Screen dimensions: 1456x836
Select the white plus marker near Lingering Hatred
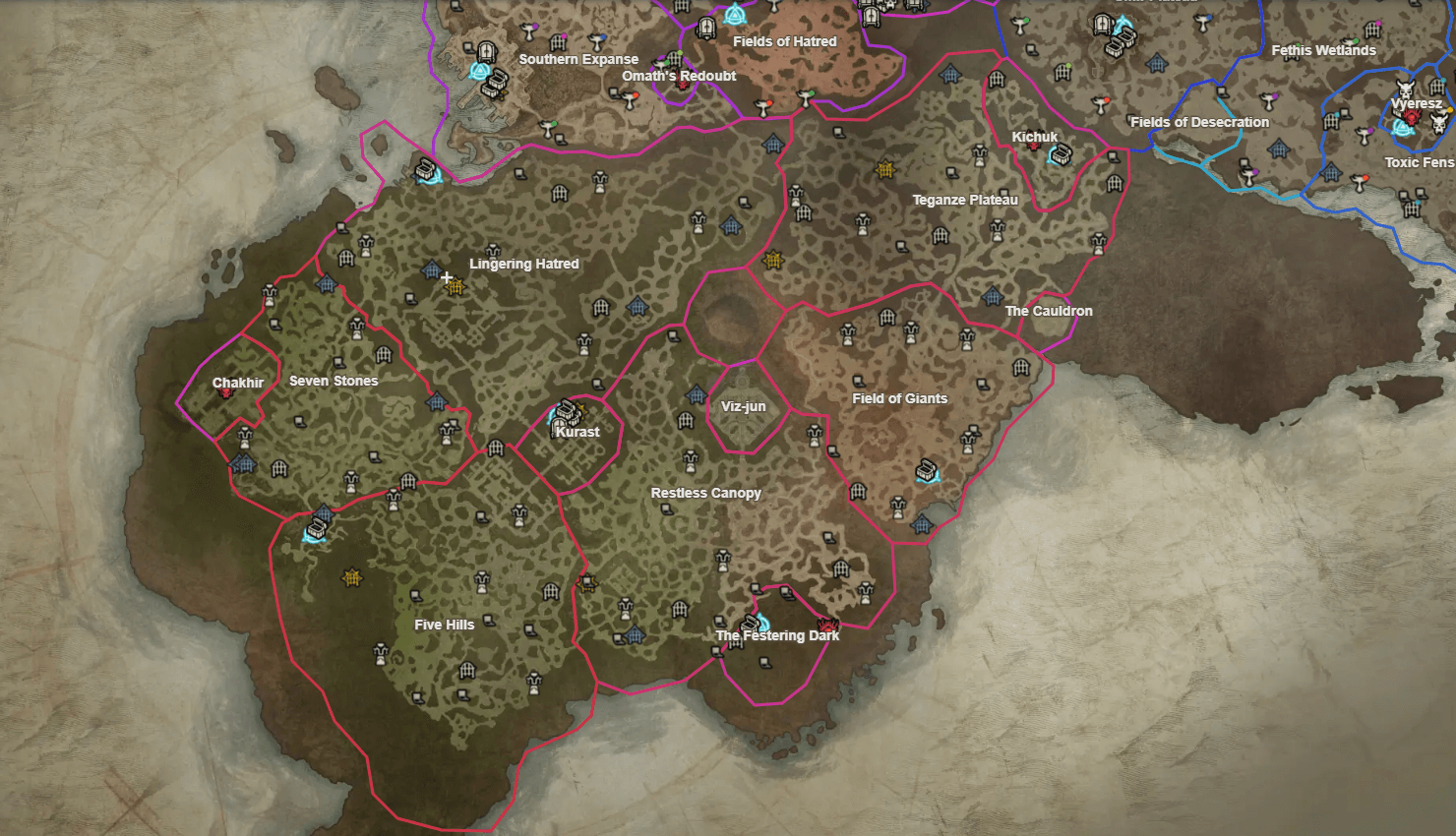coord(447,277)
